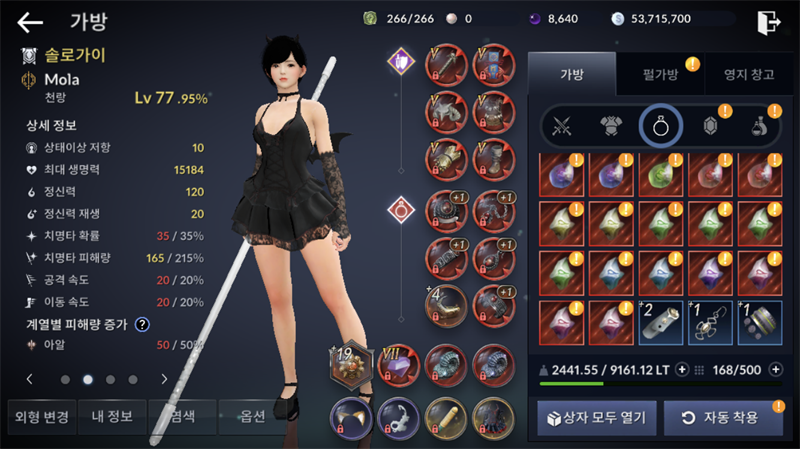Go back using the arrow beside 가방
Screen dimensions: 800x449
click(x=30, y=22)
